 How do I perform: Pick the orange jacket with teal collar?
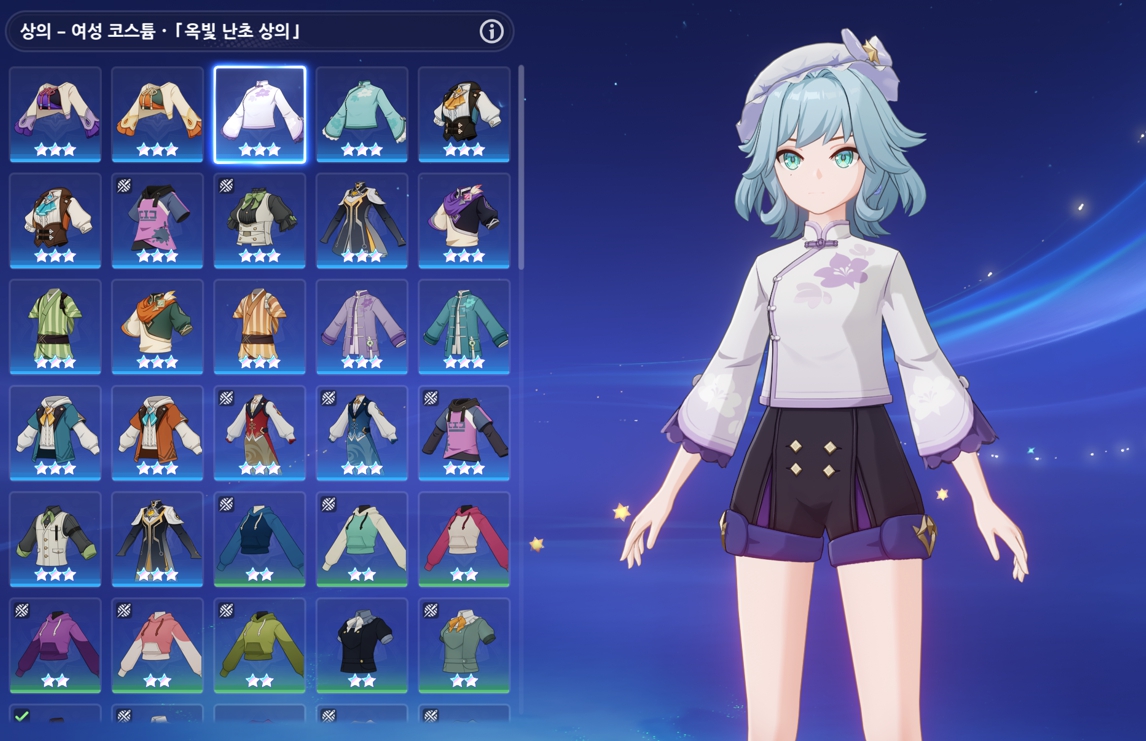pyautogui.click(x=157, y=433)
